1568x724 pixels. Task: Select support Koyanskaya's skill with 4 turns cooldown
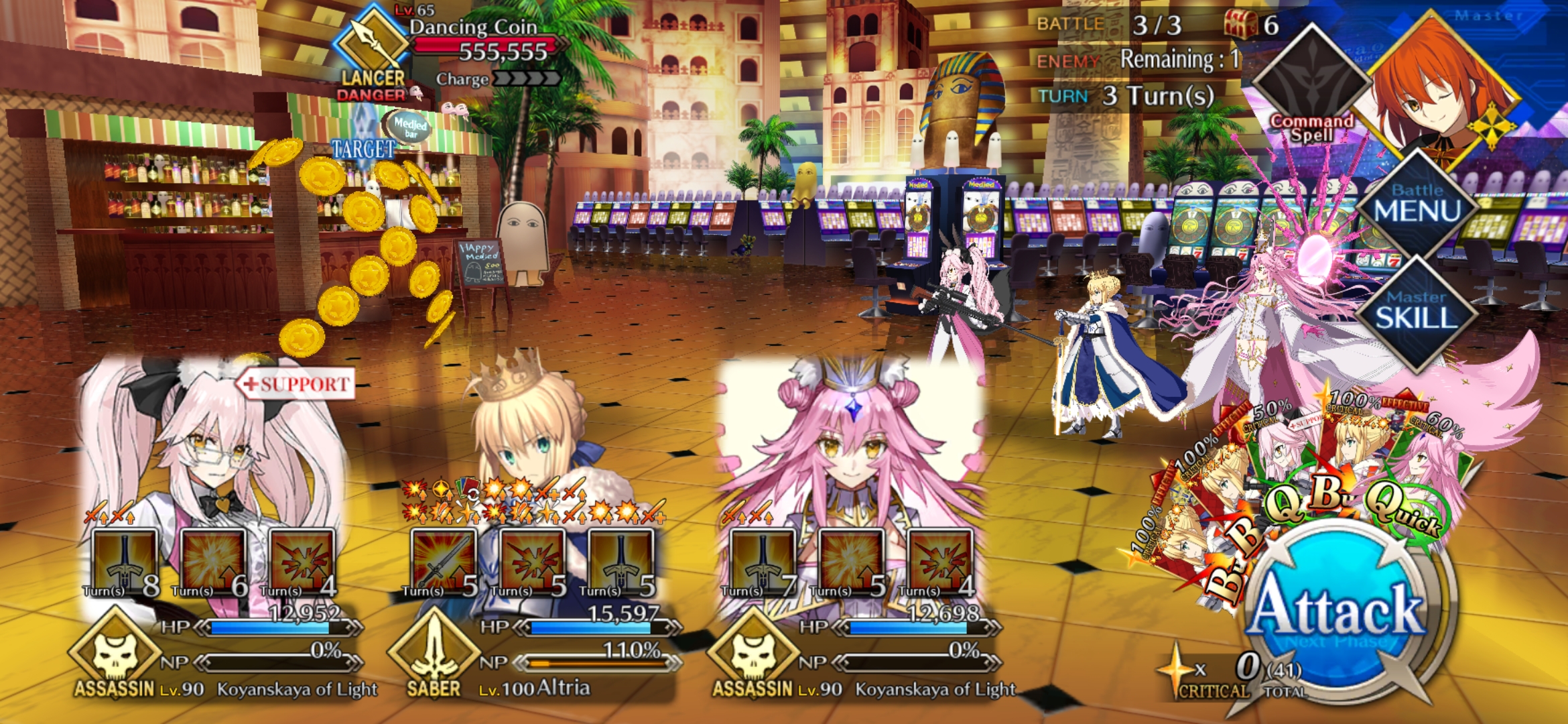(x=302, y=563)
